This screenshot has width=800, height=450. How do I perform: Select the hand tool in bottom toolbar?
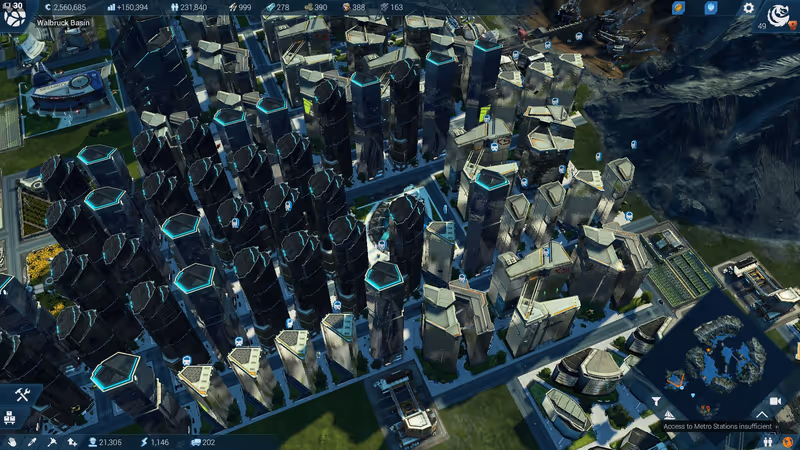pyautogui.click(x=12, y=441)
